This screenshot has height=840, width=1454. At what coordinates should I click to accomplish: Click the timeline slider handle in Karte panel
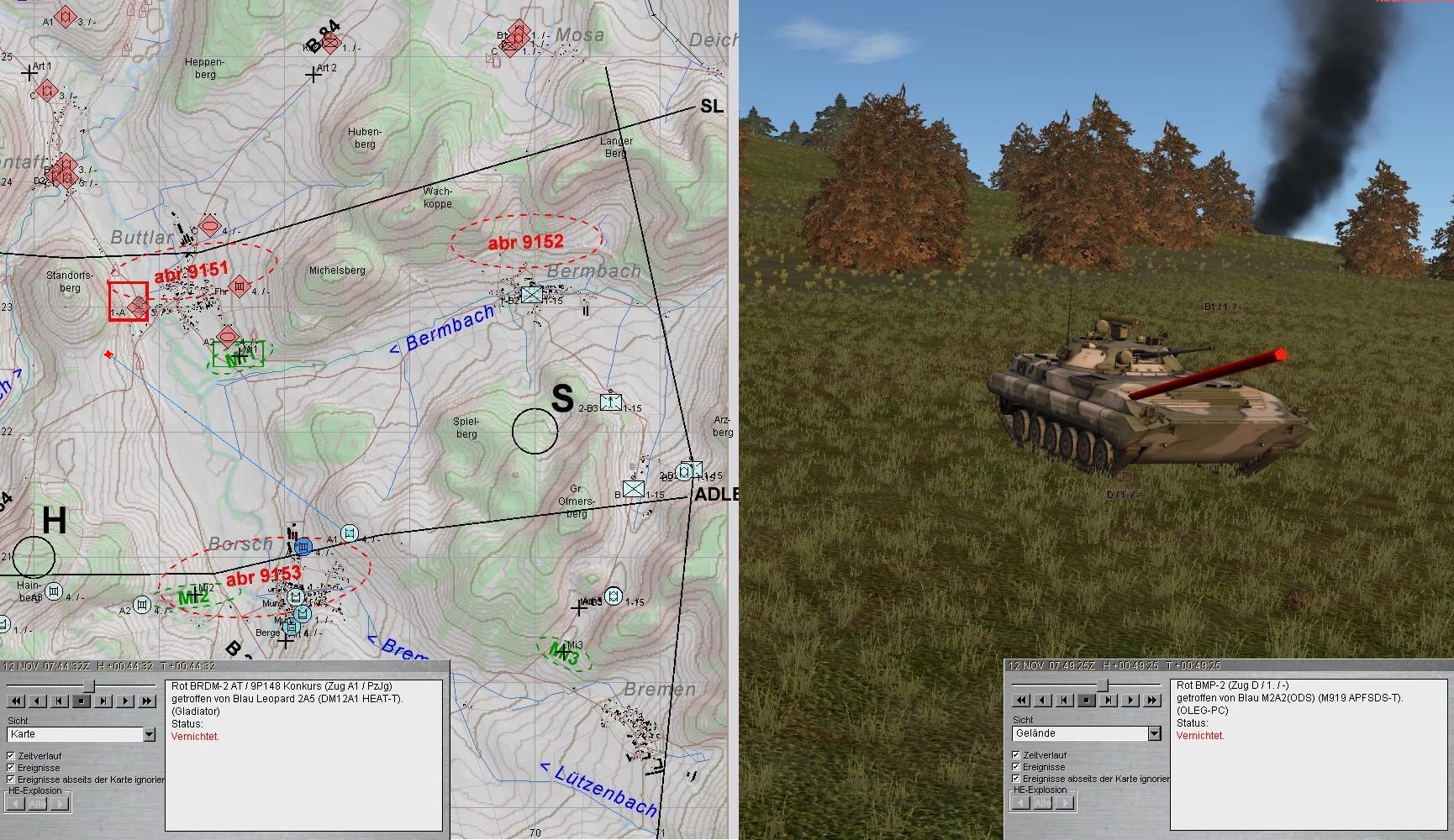pos(87,686)
